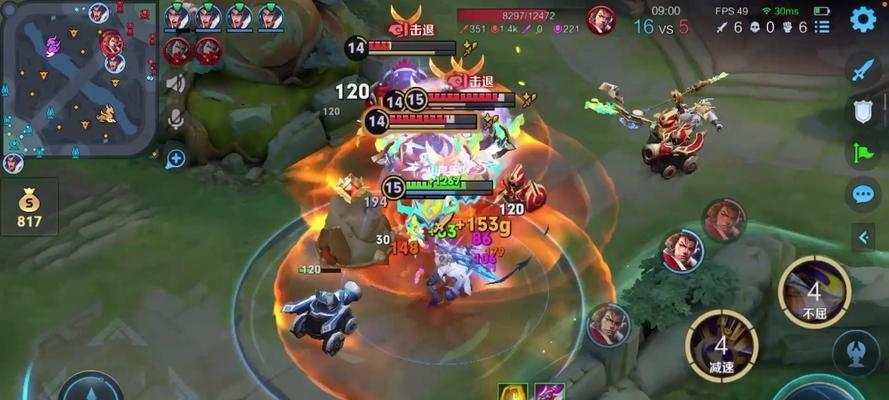Tap the winged recall-style button
This screenshot has height=400, width=889.
pyautogui.click(x=857, y=353)
